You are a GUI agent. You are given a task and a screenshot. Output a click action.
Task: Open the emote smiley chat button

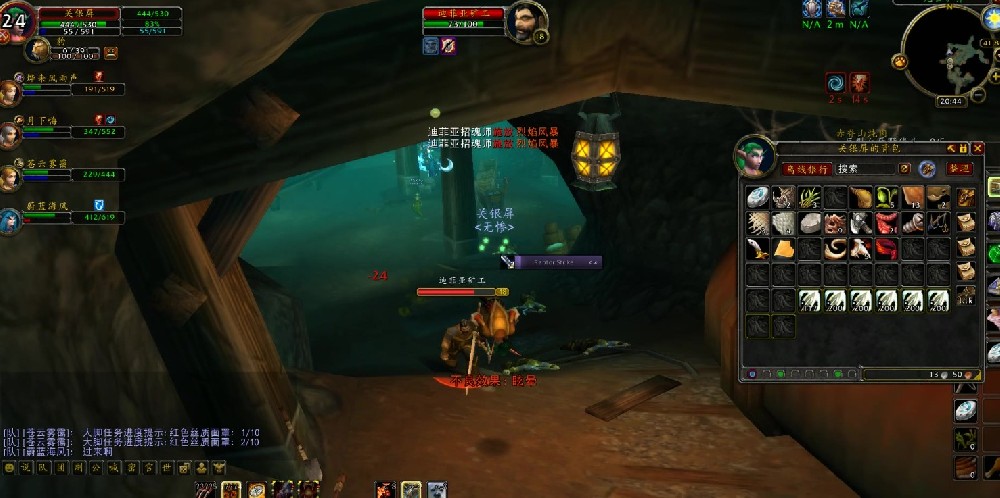pyautogui.click(x=10, y=467)
